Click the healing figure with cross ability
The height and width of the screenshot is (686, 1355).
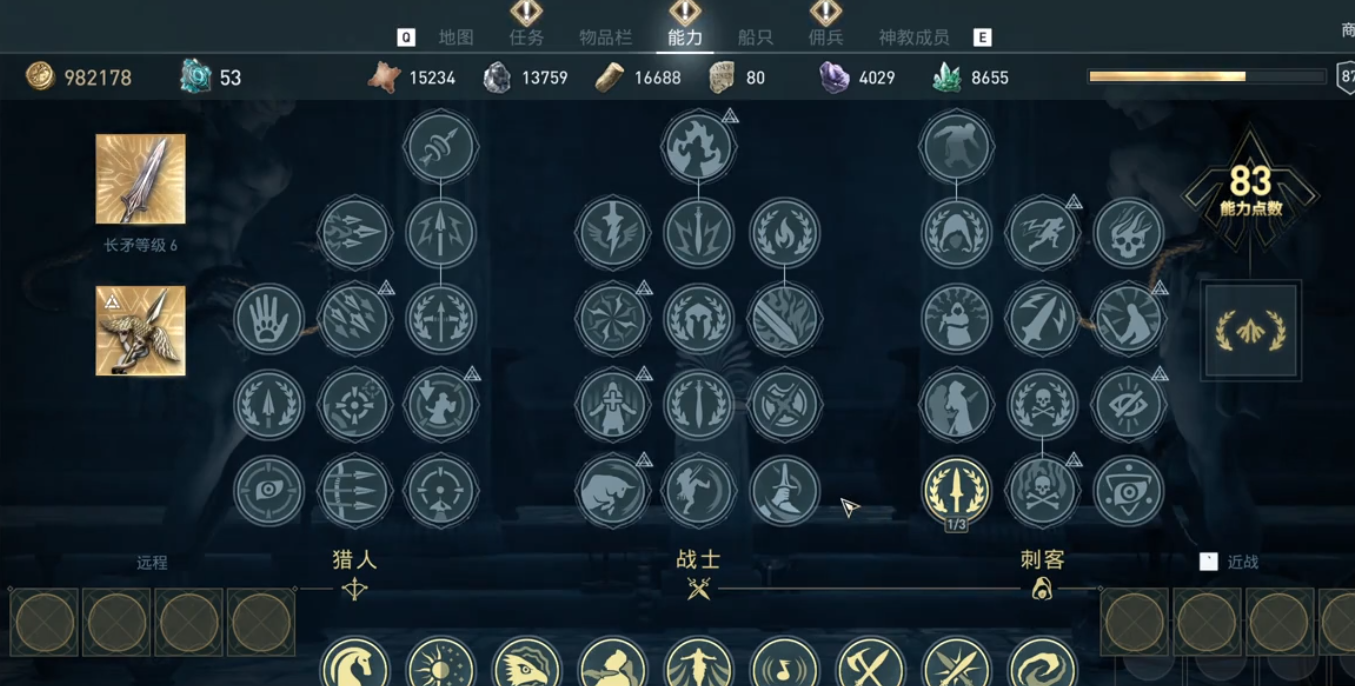612,405
